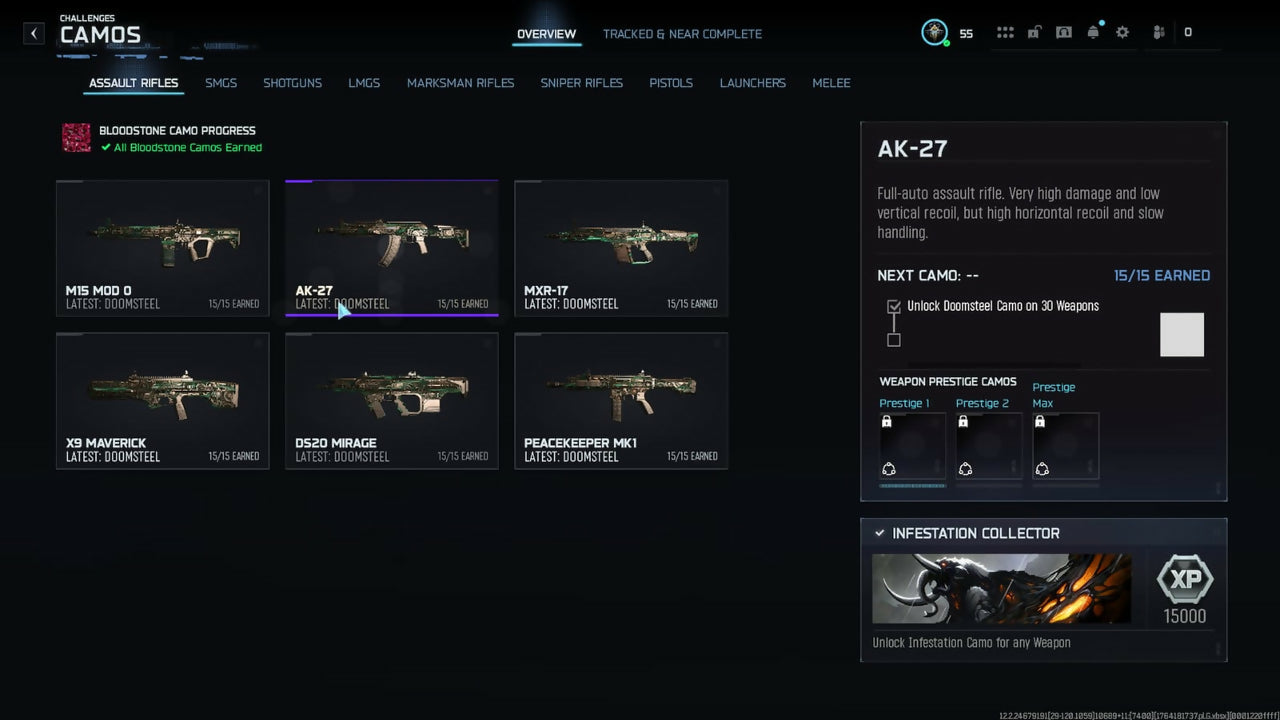This screenshot has width=1280, height=720.
Task: Open the settings gear icon
Action: tap(1122, 32)
